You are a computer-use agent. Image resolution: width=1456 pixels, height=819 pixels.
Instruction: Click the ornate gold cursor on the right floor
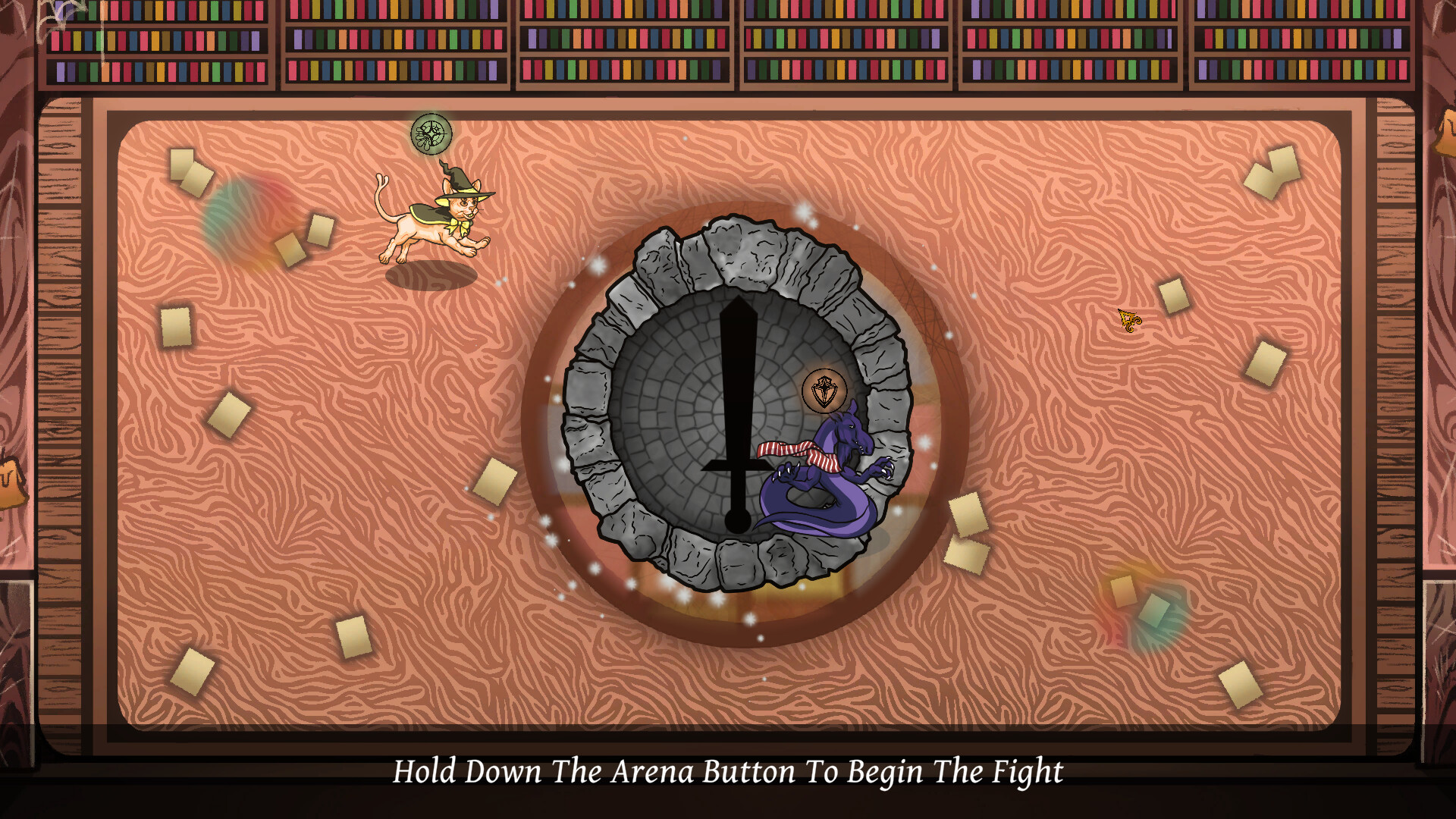coord(1128,318)
